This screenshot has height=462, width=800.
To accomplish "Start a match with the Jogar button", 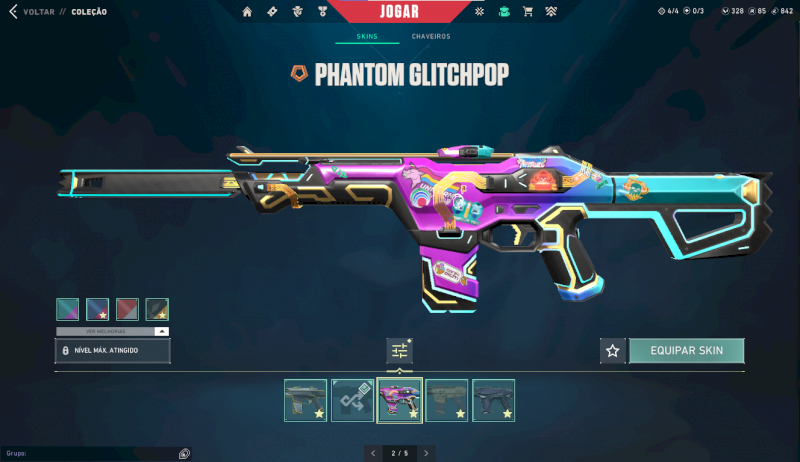I will [x=399, y=12].
